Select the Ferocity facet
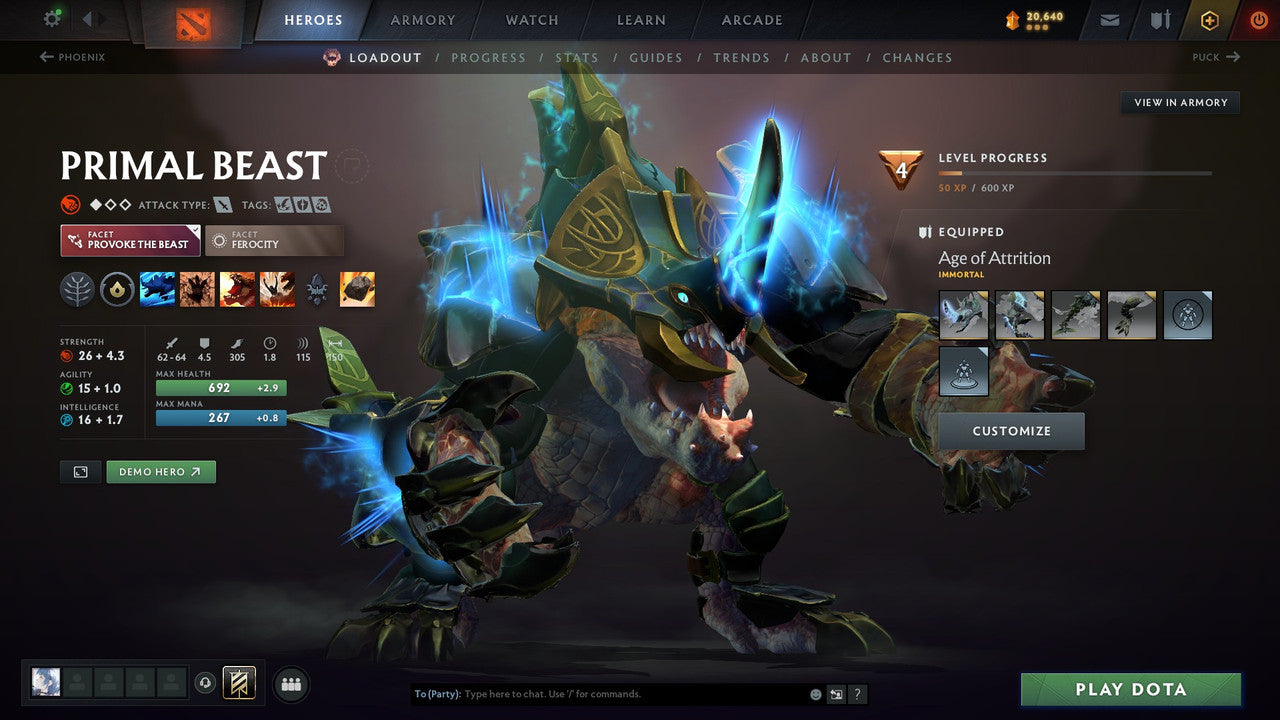 (x=274, y=240)
